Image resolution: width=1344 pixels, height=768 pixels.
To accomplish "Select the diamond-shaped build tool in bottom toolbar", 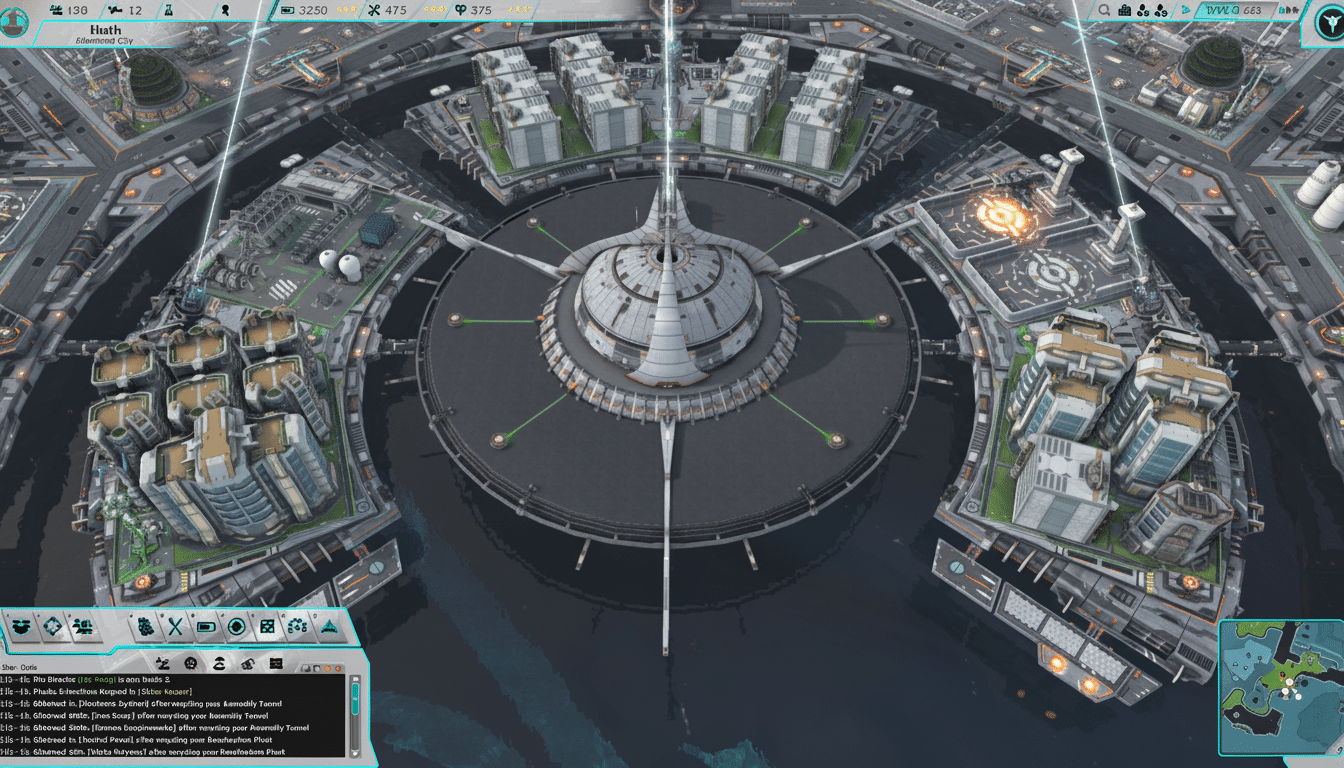I will (52, 627).
